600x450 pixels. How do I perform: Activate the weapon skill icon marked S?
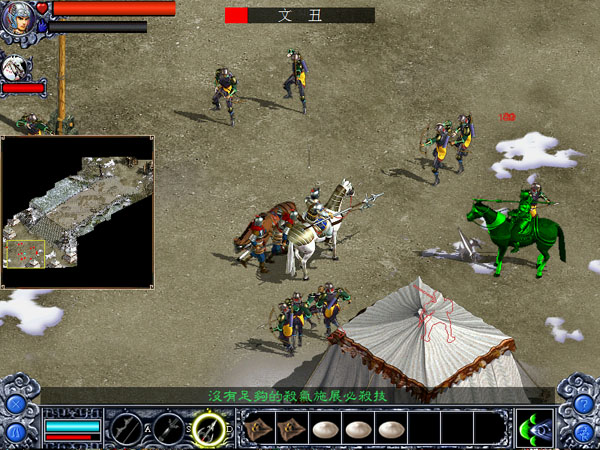tap(168, 427)
